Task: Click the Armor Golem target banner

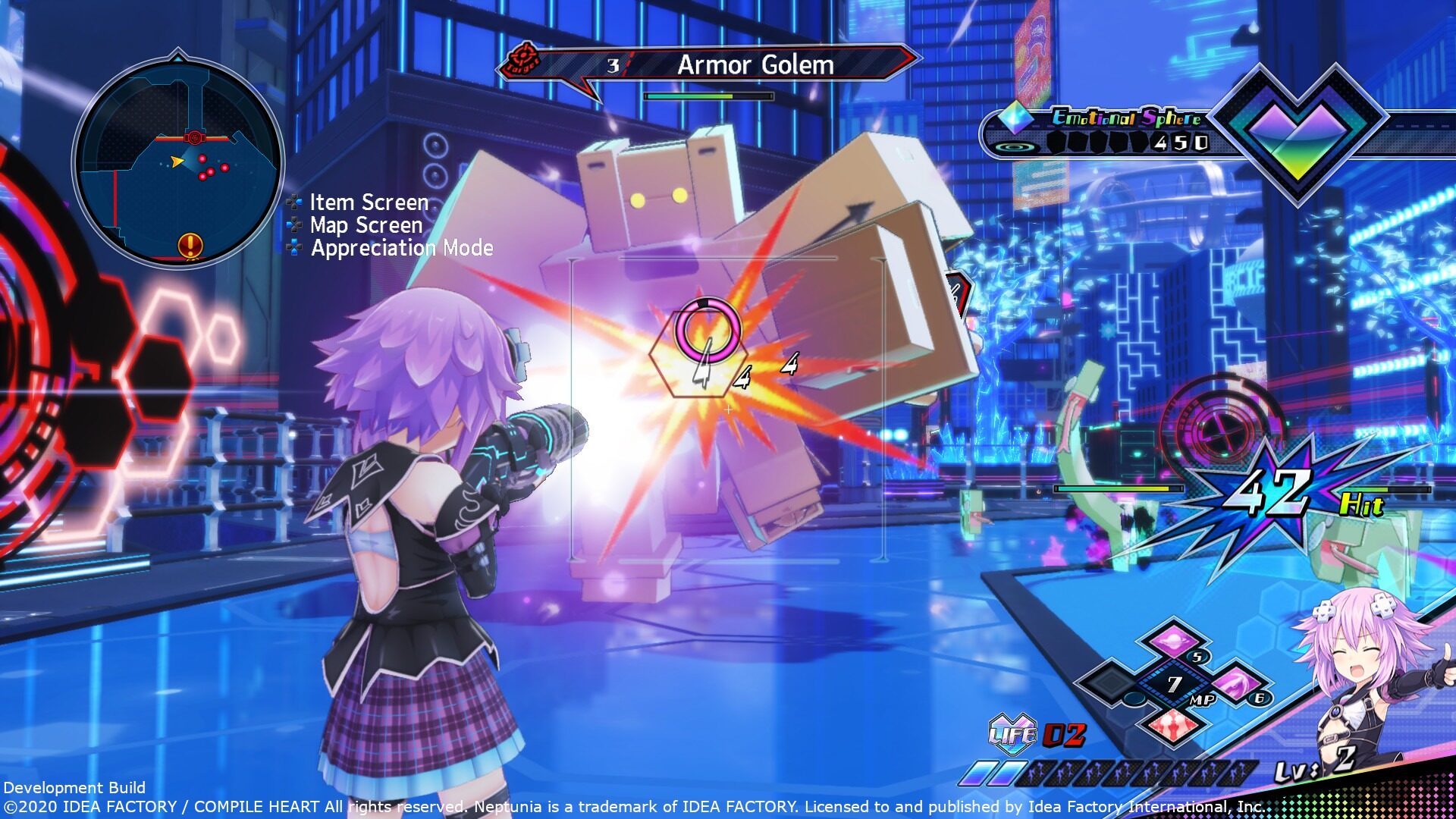Action: (x=755, y=65)
